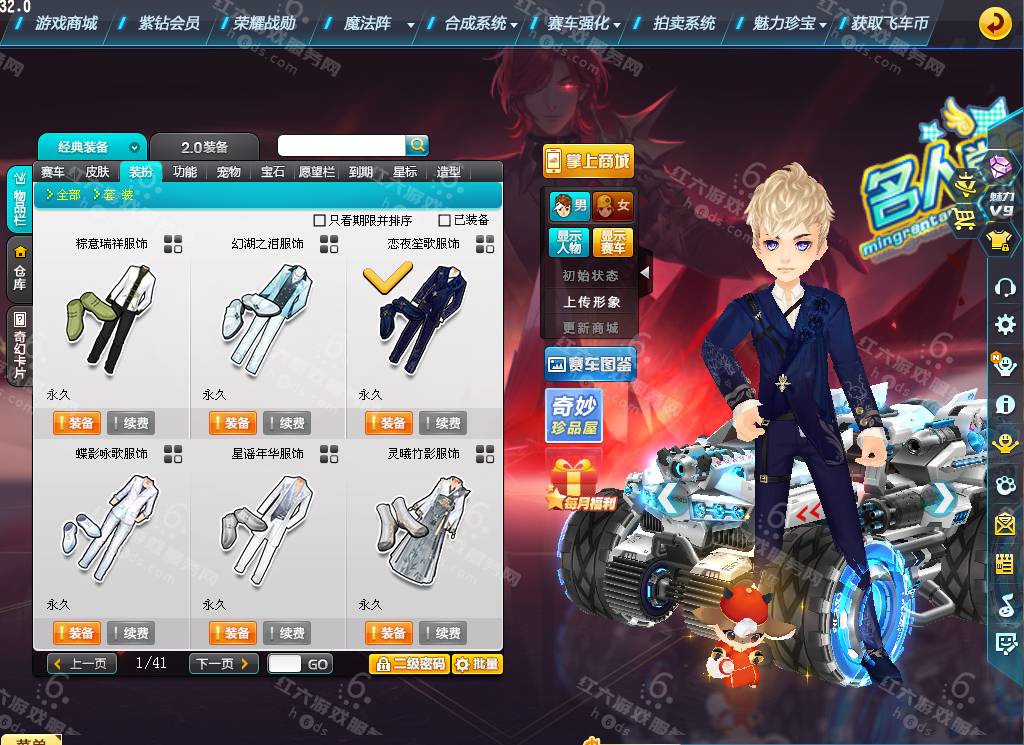Go to next page with 下一页
This screenshot has width=1024, height=745.
click(x=223, y=664)
